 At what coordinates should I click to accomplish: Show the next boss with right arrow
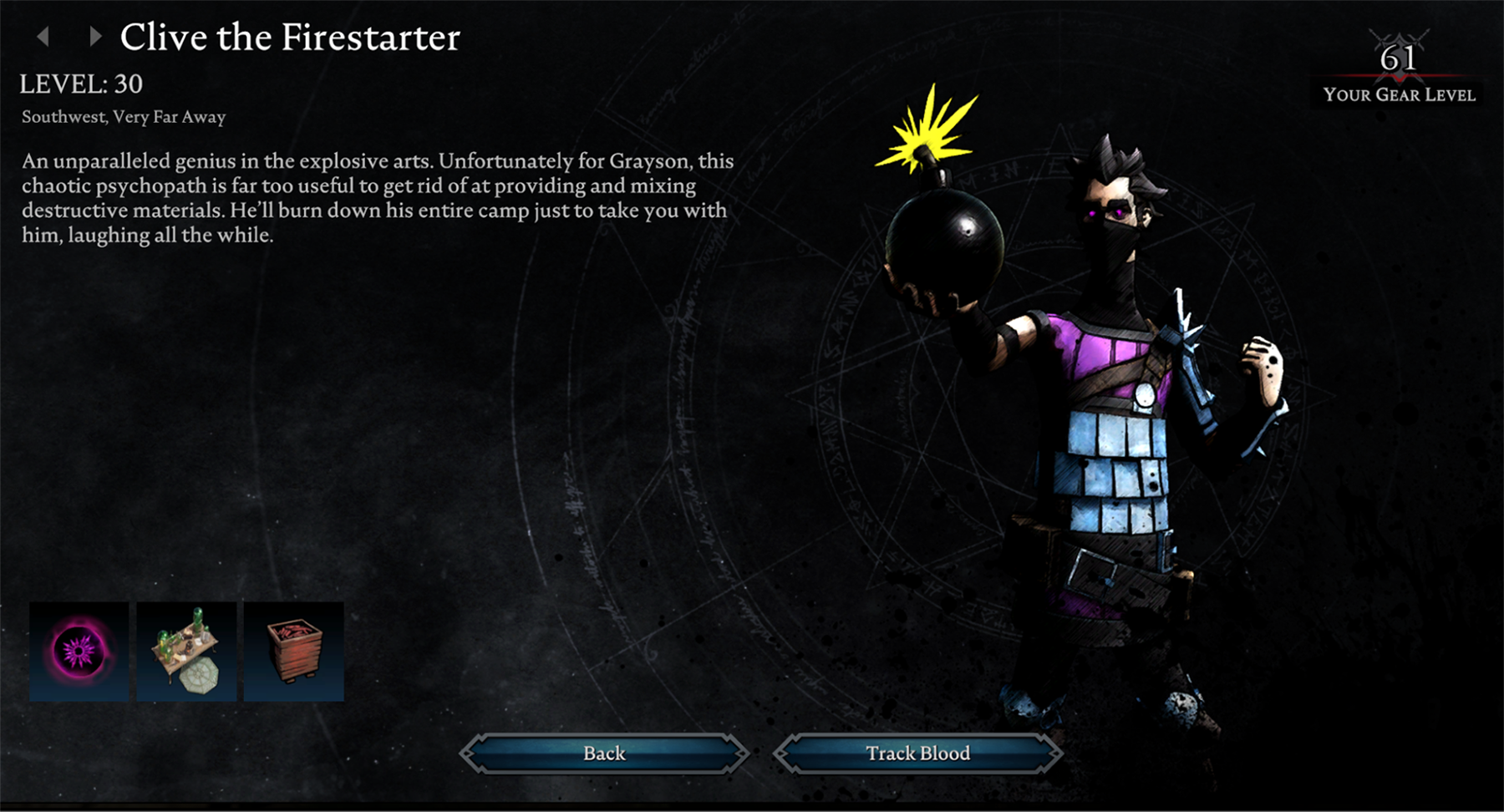point(94,36)
